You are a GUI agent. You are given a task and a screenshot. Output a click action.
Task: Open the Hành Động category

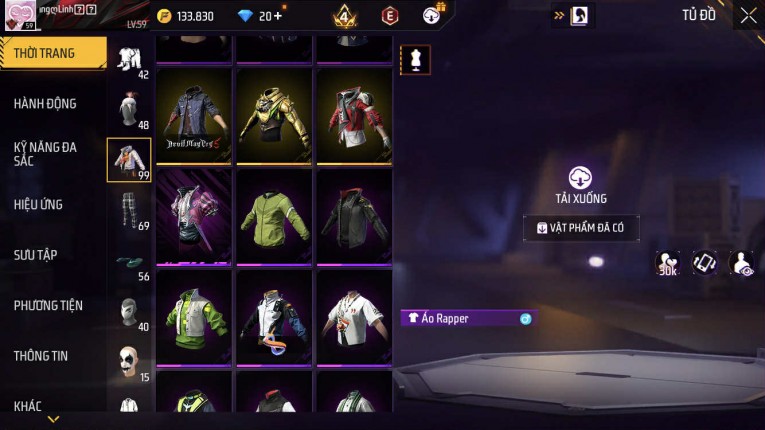point(45,104)
